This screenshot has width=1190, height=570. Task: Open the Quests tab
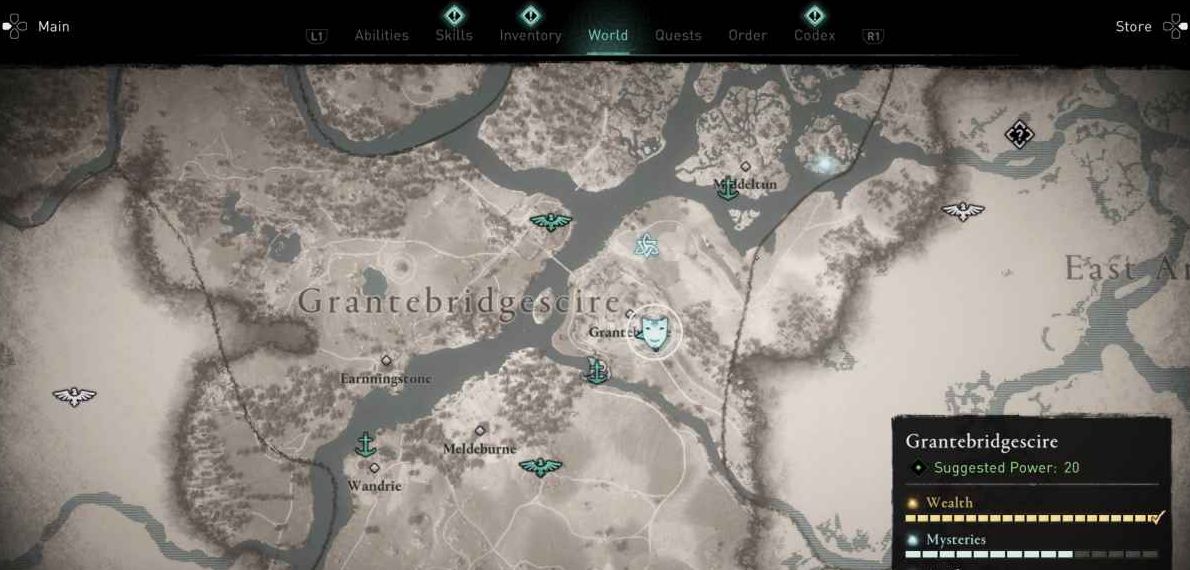coord(678,35)
